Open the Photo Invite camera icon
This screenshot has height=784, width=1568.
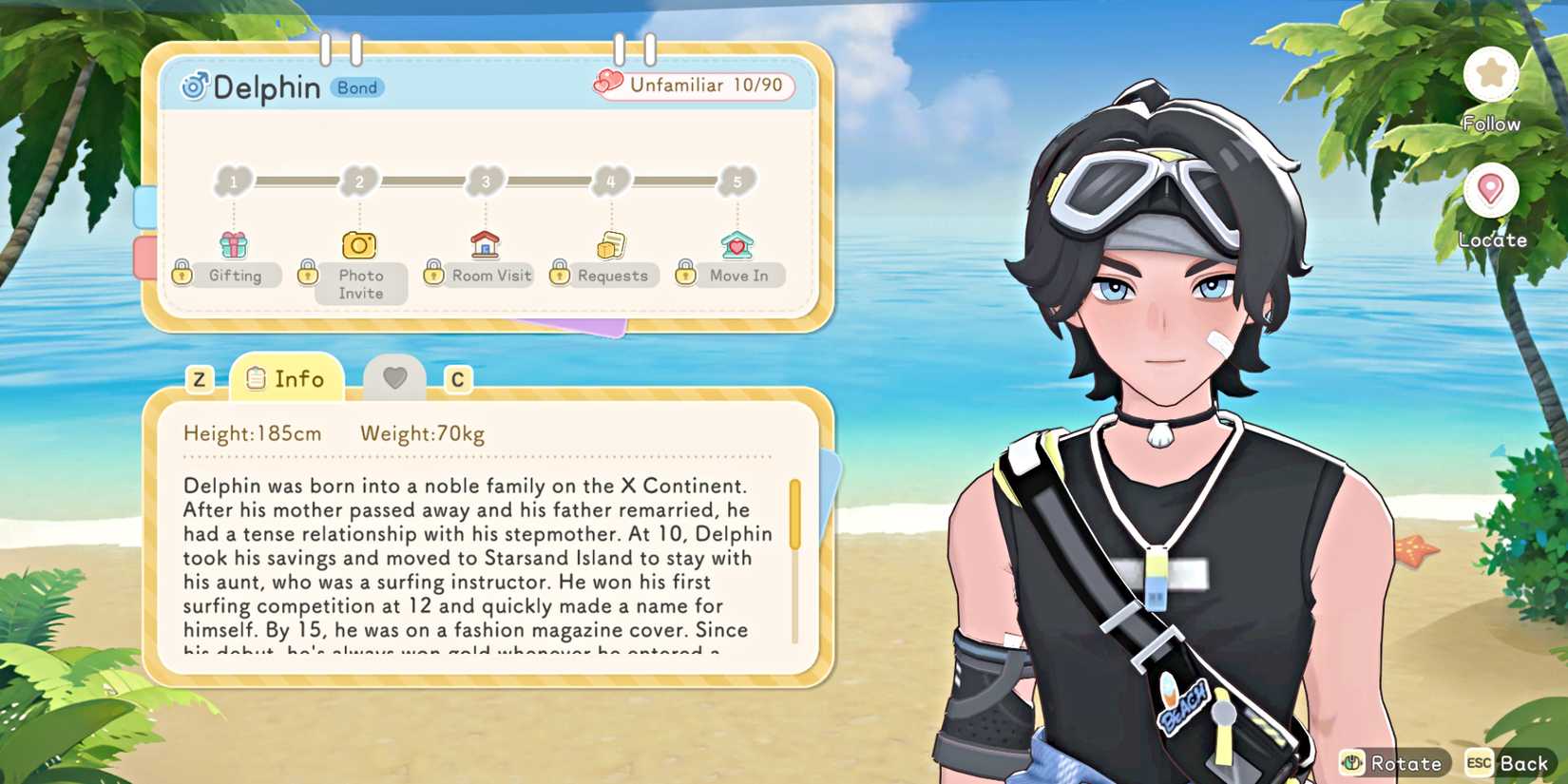(358, 243)
